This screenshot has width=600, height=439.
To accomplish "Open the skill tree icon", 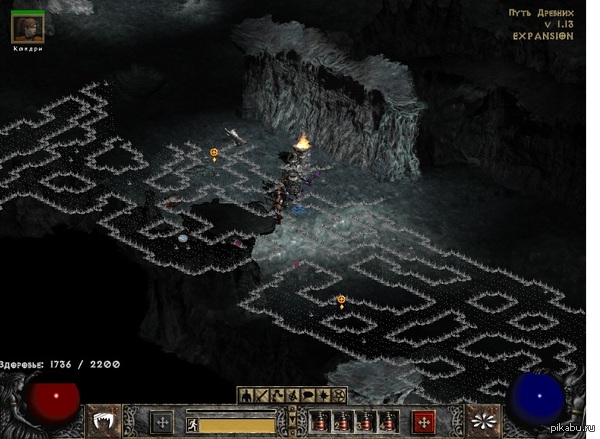I will tap(276, 396).
